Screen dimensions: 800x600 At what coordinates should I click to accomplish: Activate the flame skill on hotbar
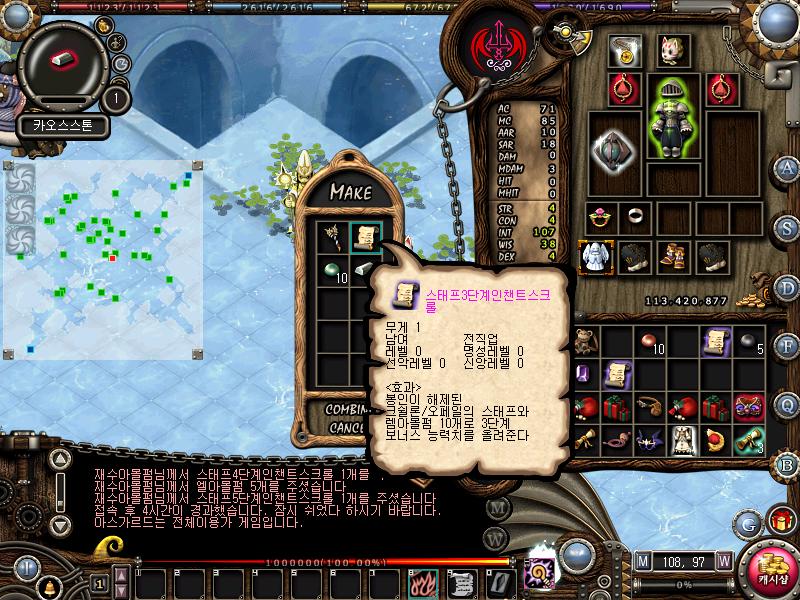(x=423, y=582)
